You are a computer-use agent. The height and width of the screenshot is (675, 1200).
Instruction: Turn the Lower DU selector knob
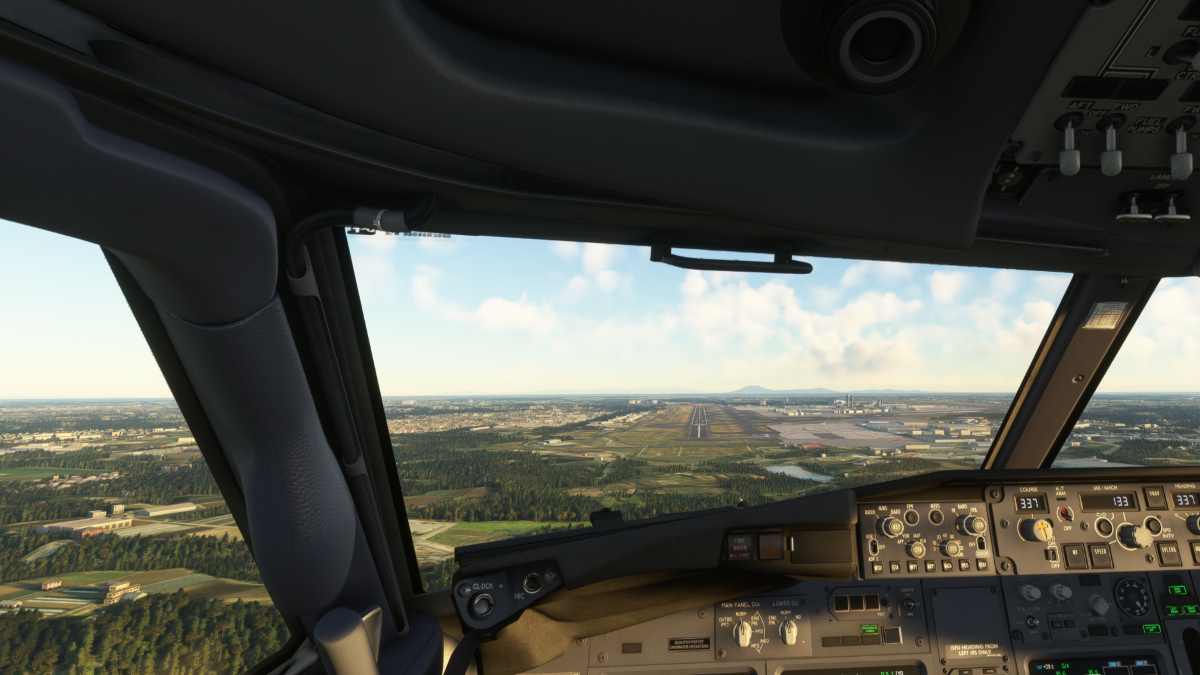click(x=789, y=631)
